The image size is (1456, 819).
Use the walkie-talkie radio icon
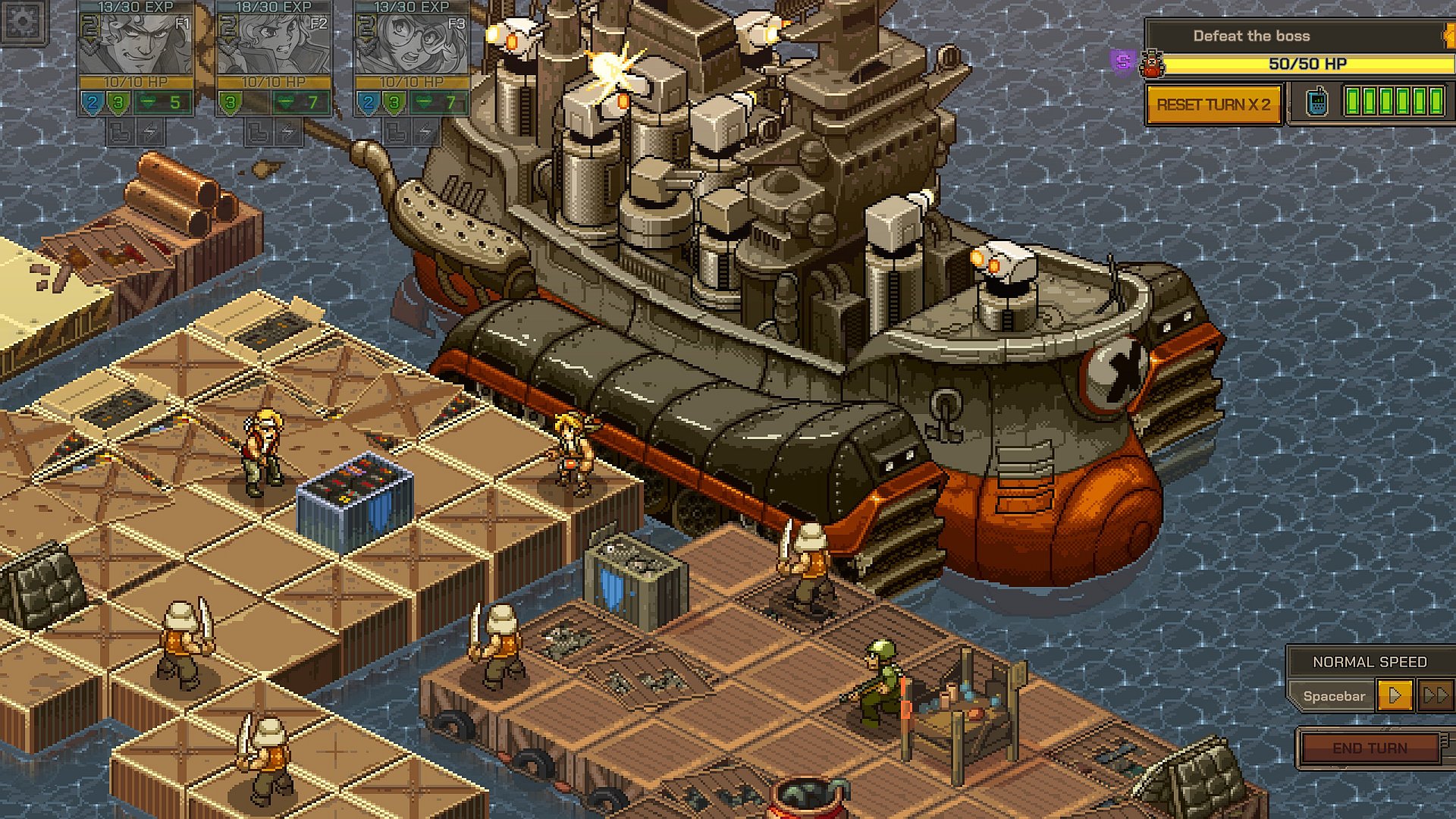click(x=1317, y=102)
